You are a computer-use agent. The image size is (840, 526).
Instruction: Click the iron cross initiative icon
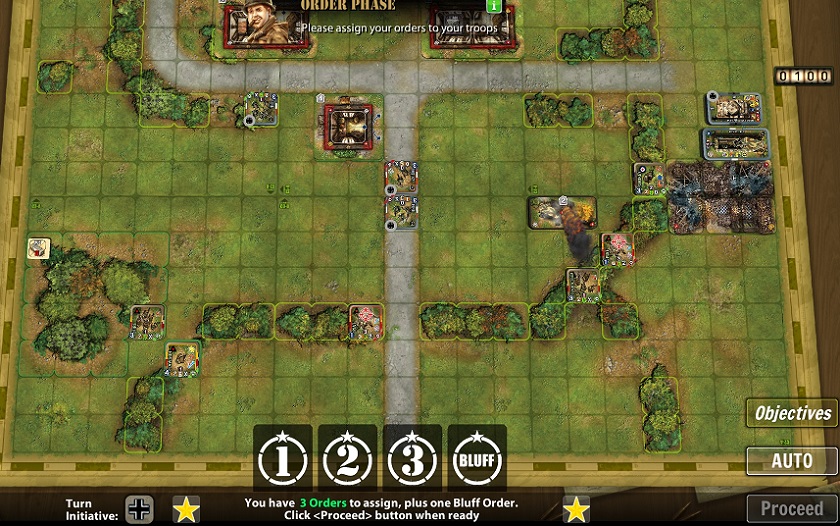(139, 509)
